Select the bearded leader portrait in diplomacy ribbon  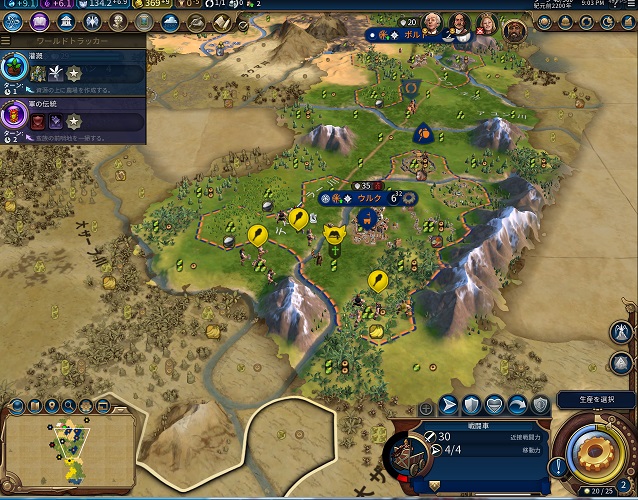click(511, 29)
